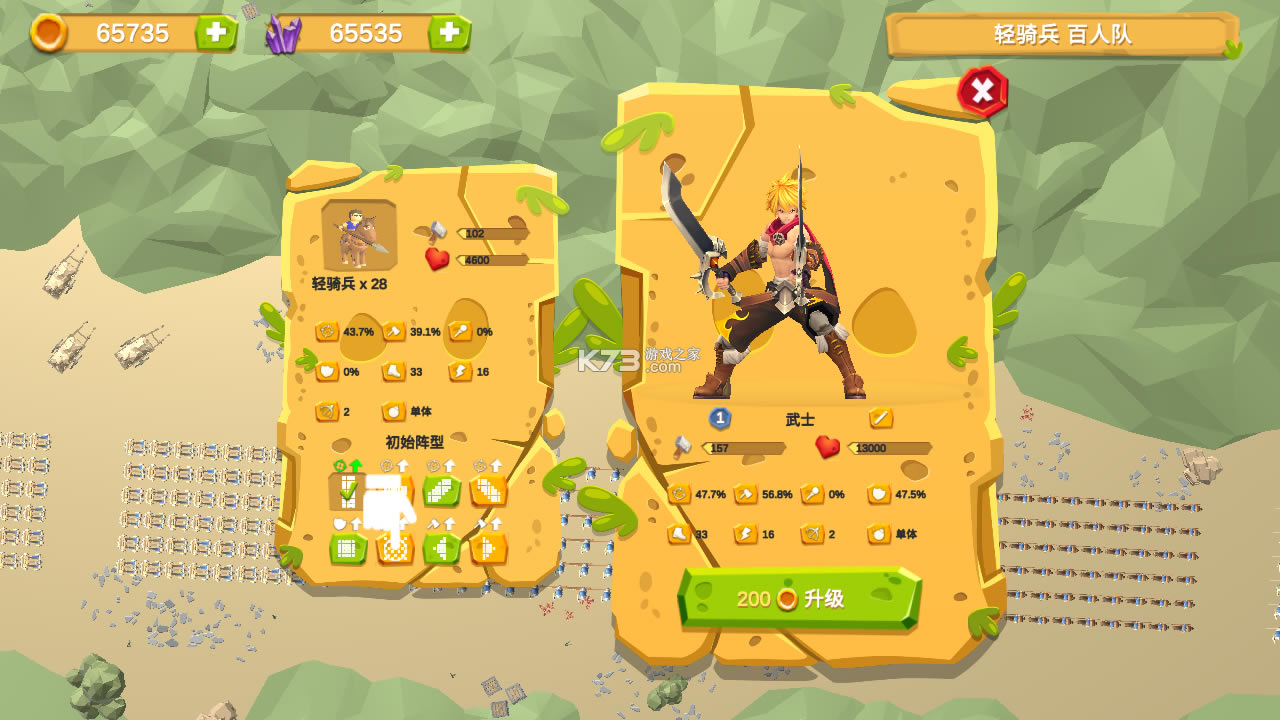Click the 轻骑兵 百人队 title banner

point(1062,35)
